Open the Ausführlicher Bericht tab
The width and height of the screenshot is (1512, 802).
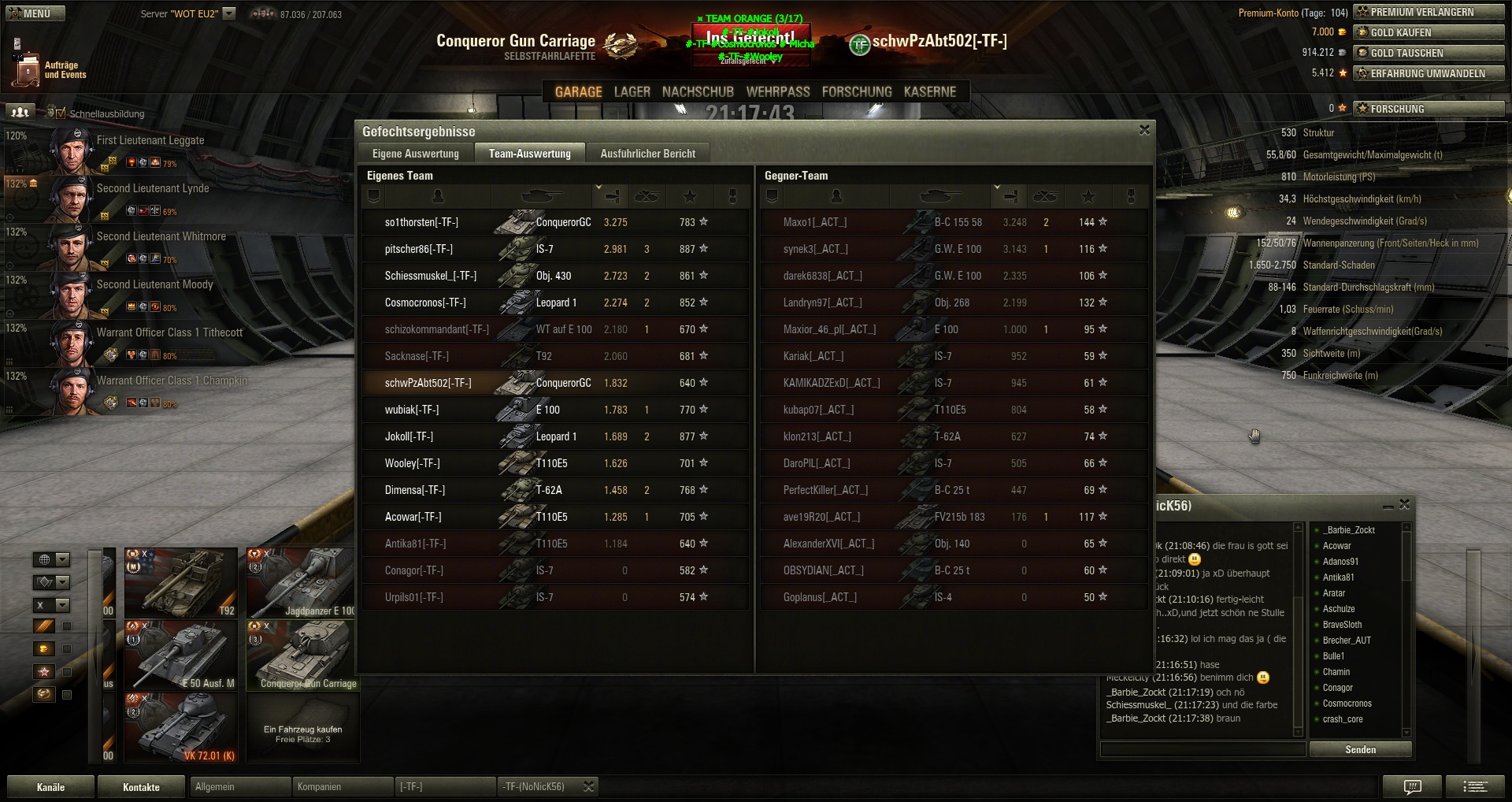point(647,154)
